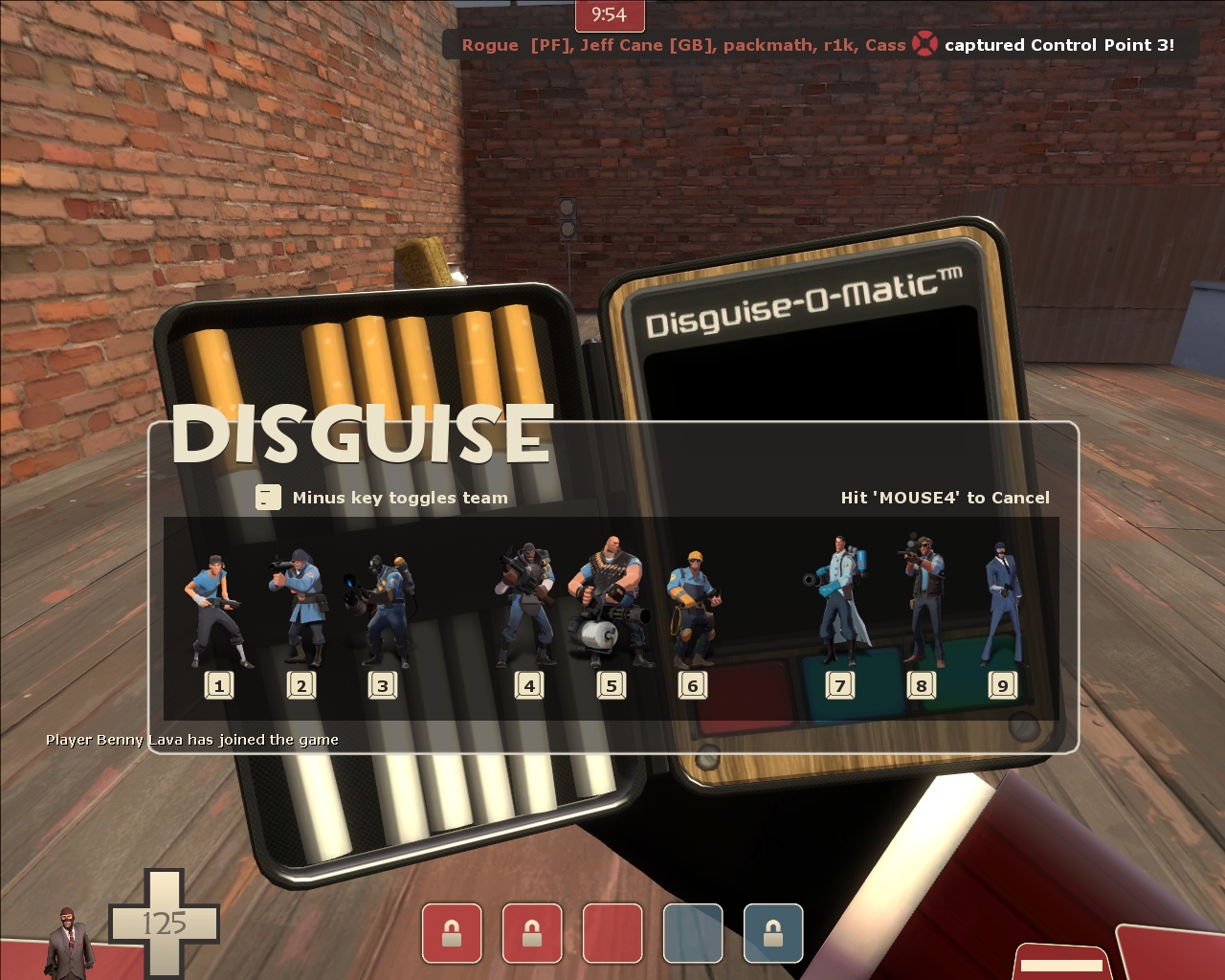The height and width of the screenshot is (980, 1225).
Task: Choose the Pyro class portrait
Action: pos(383,603)
